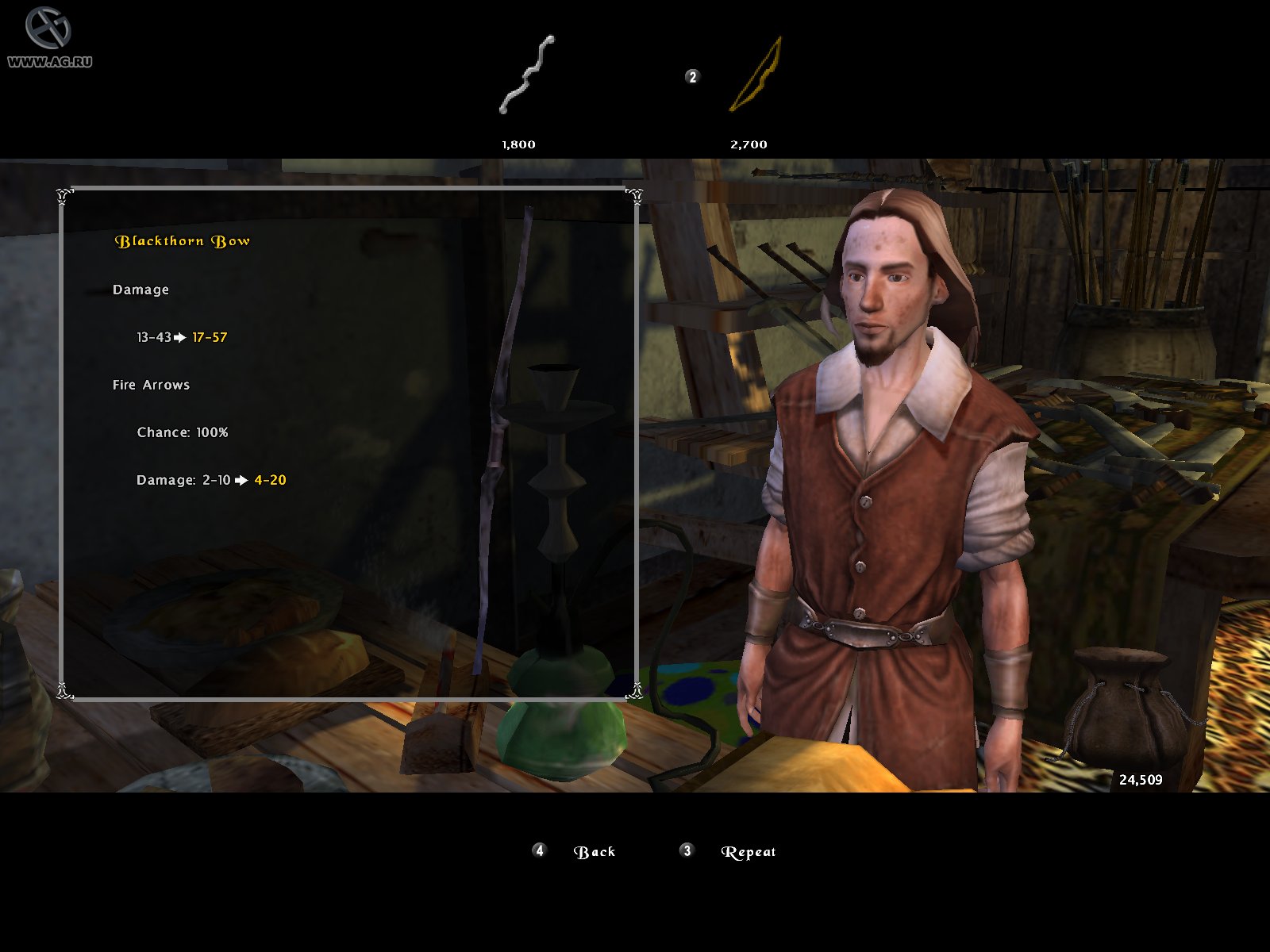1270x952 pixels.
Task: Click the Repeat button
Action: coord(749,850)
